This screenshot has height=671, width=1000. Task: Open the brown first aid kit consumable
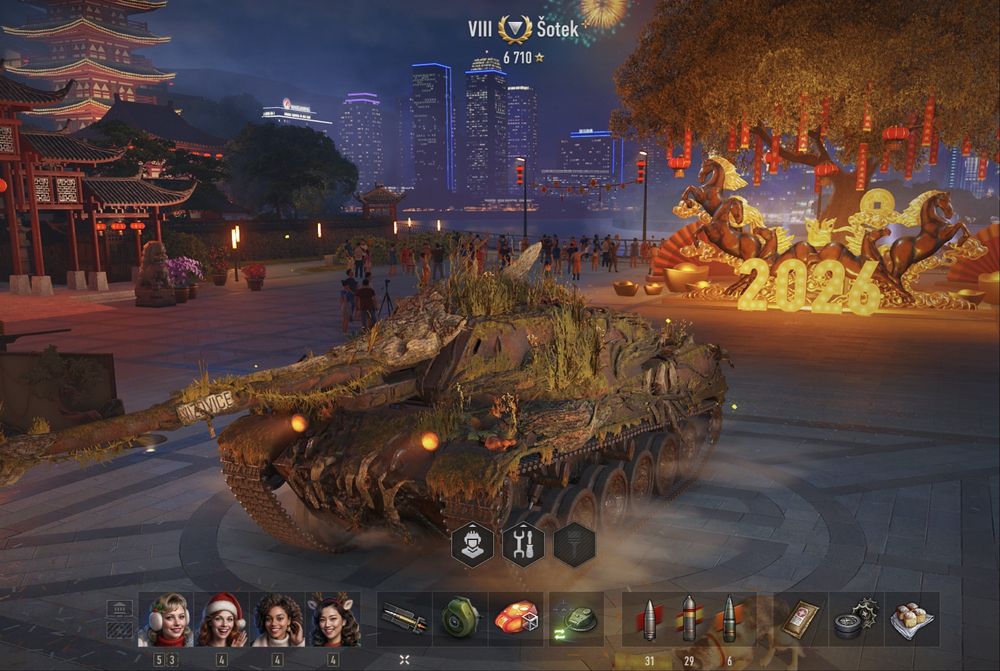click(801, 619)
